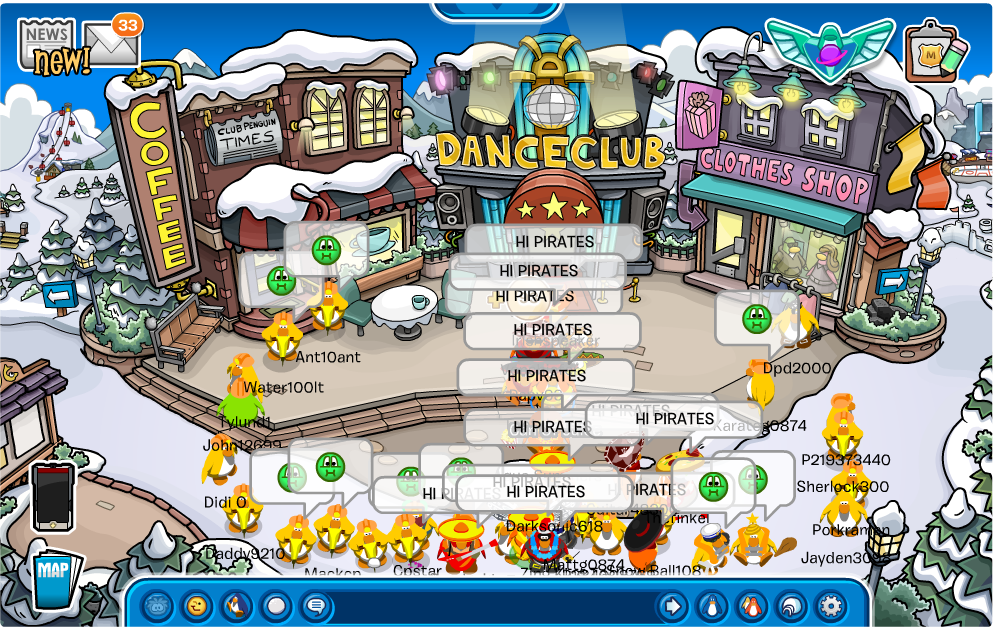The width and height of the screenshot is (996, 627).
Task: Open the buddy list with two penguins
Action: click(751, 606)
